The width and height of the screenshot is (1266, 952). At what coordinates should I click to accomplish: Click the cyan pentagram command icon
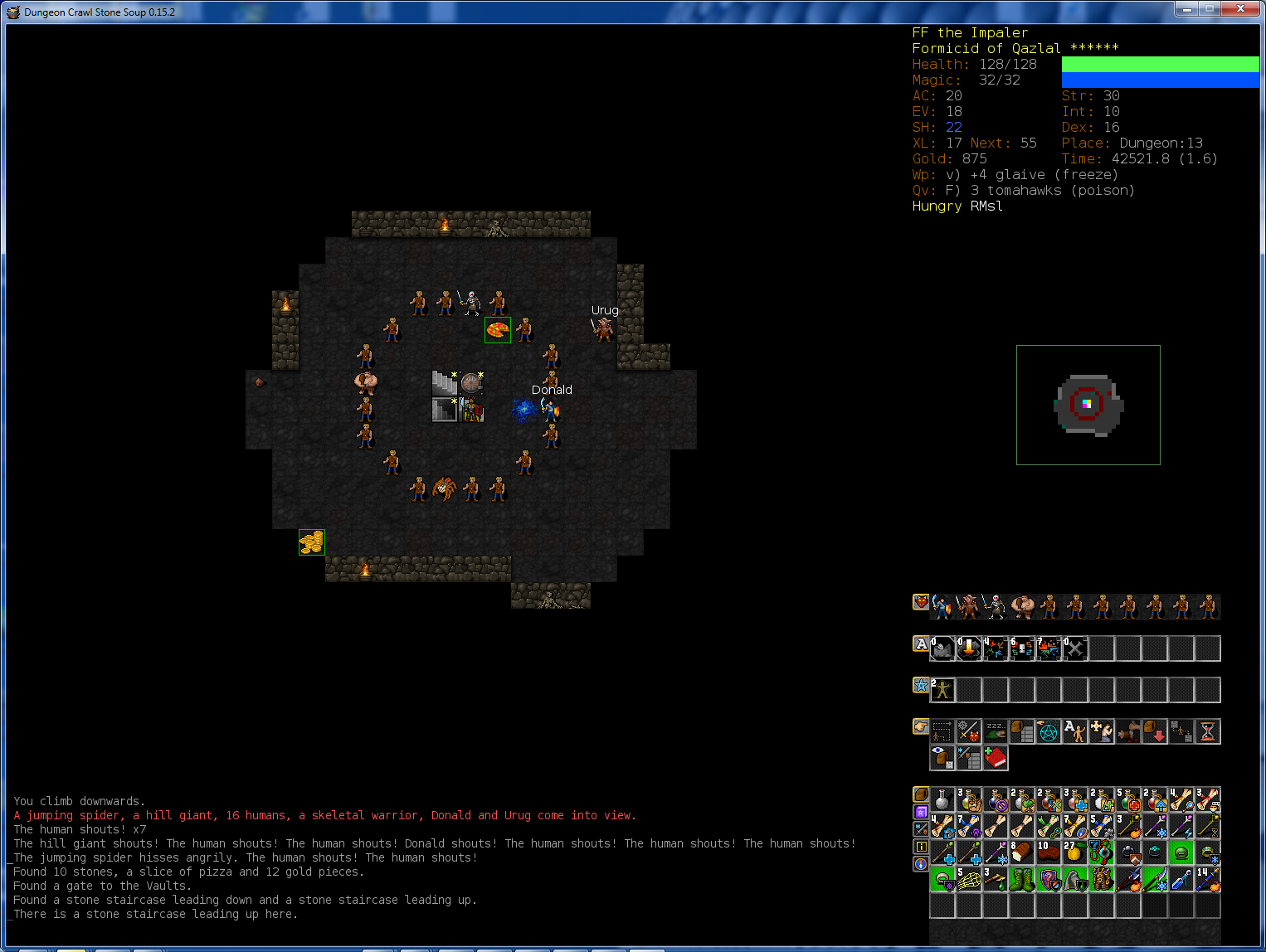(1049, 731)
